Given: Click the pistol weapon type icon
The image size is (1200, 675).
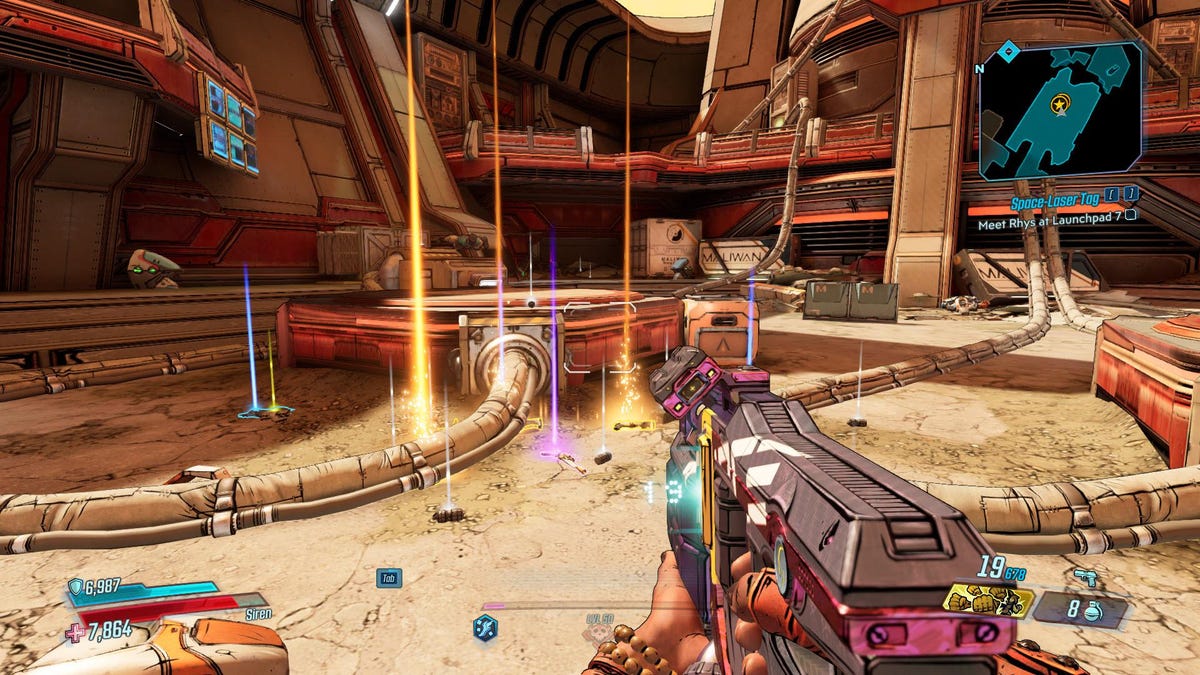Looking at the screenshot, I should tap(1083, 577).
